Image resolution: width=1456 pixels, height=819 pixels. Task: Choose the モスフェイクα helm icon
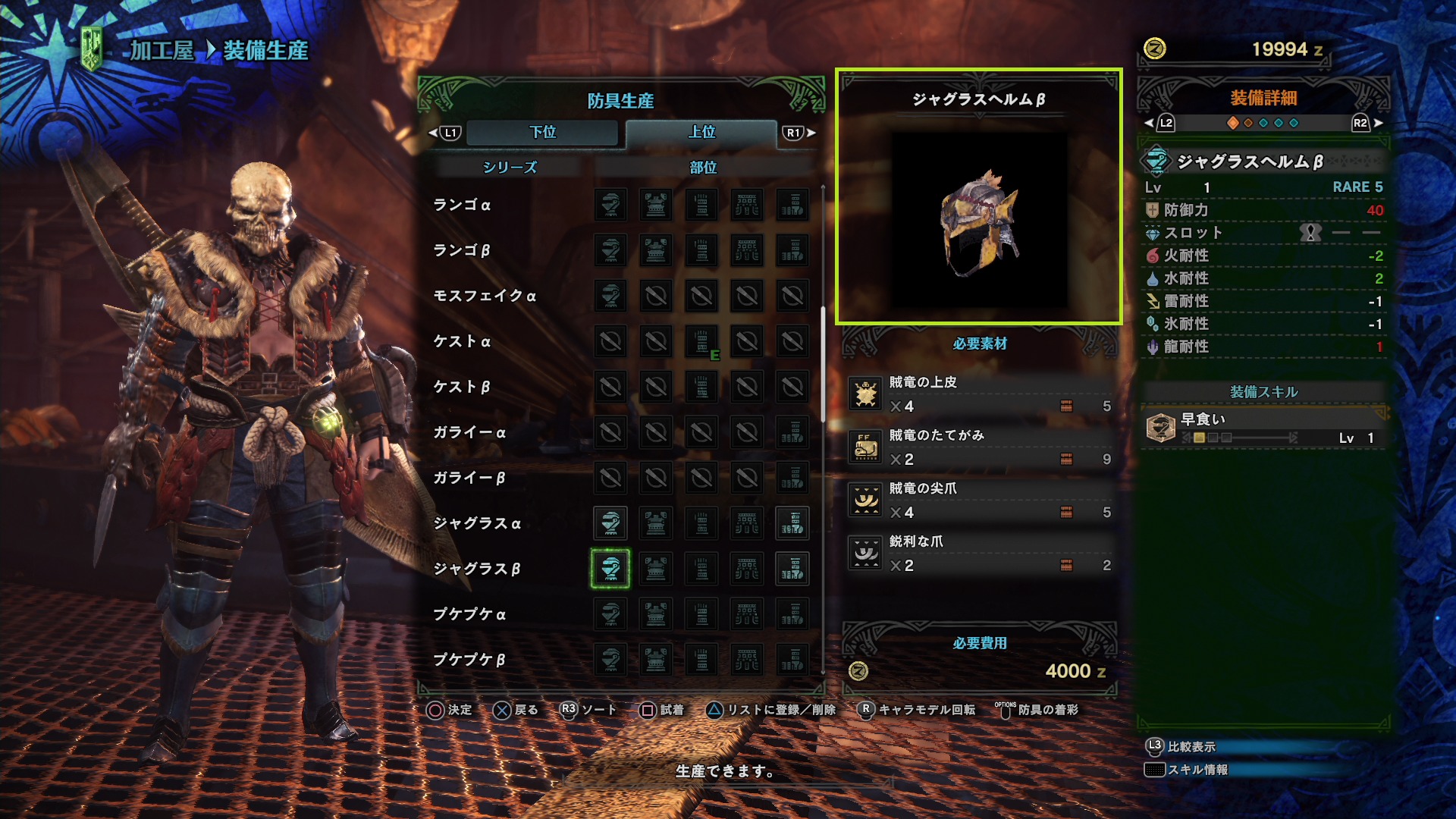(610, 296)
